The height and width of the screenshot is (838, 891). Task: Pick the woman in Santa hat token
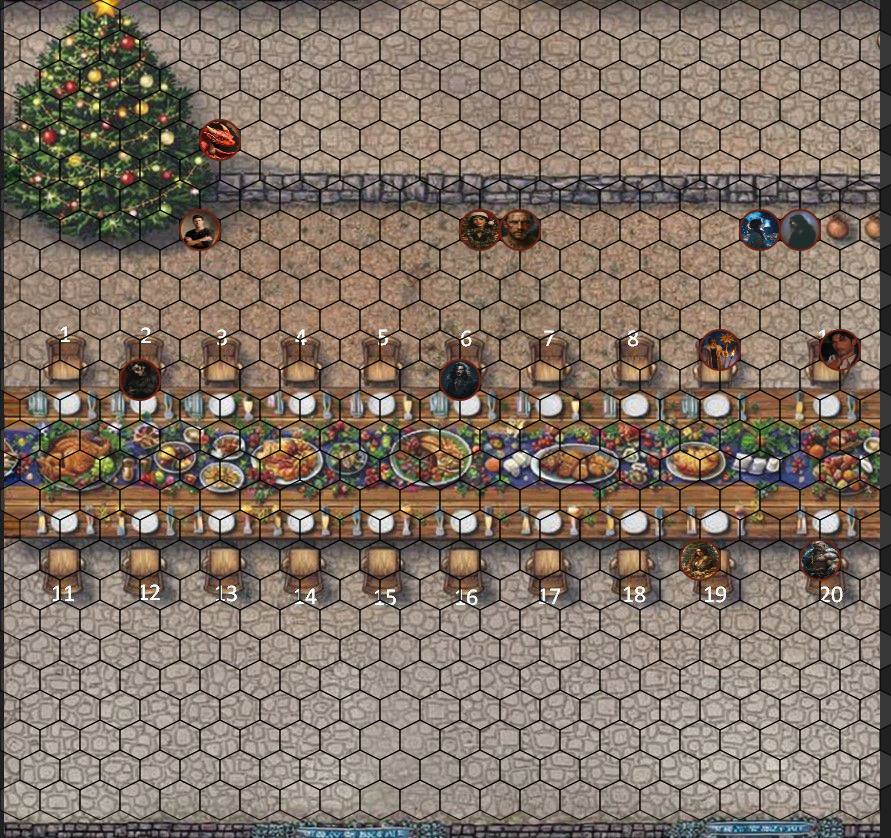(479, 230)
